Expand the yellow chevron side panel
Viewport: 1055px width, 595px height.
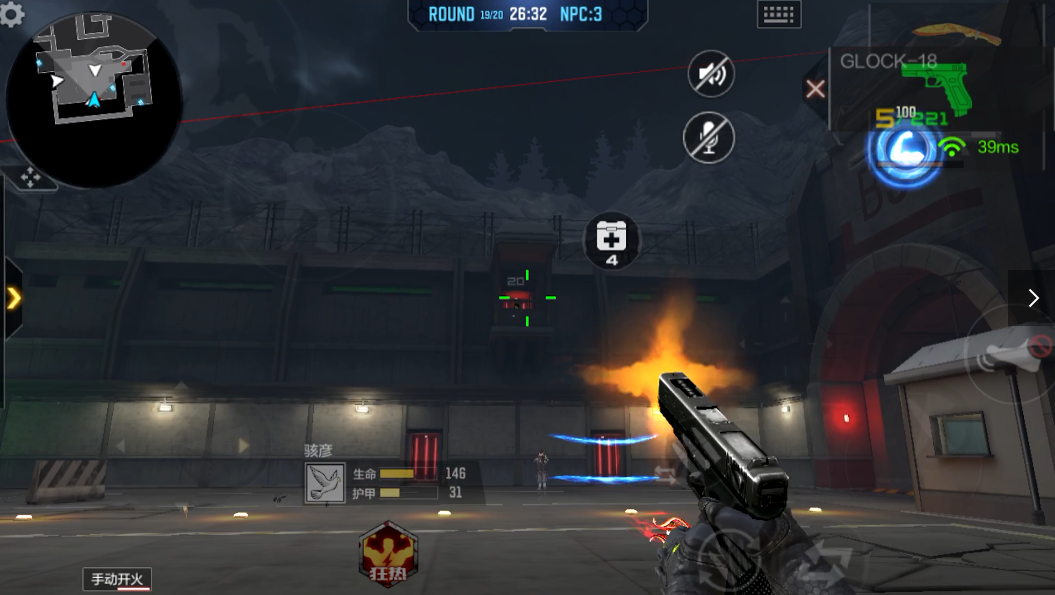point(14,298)
